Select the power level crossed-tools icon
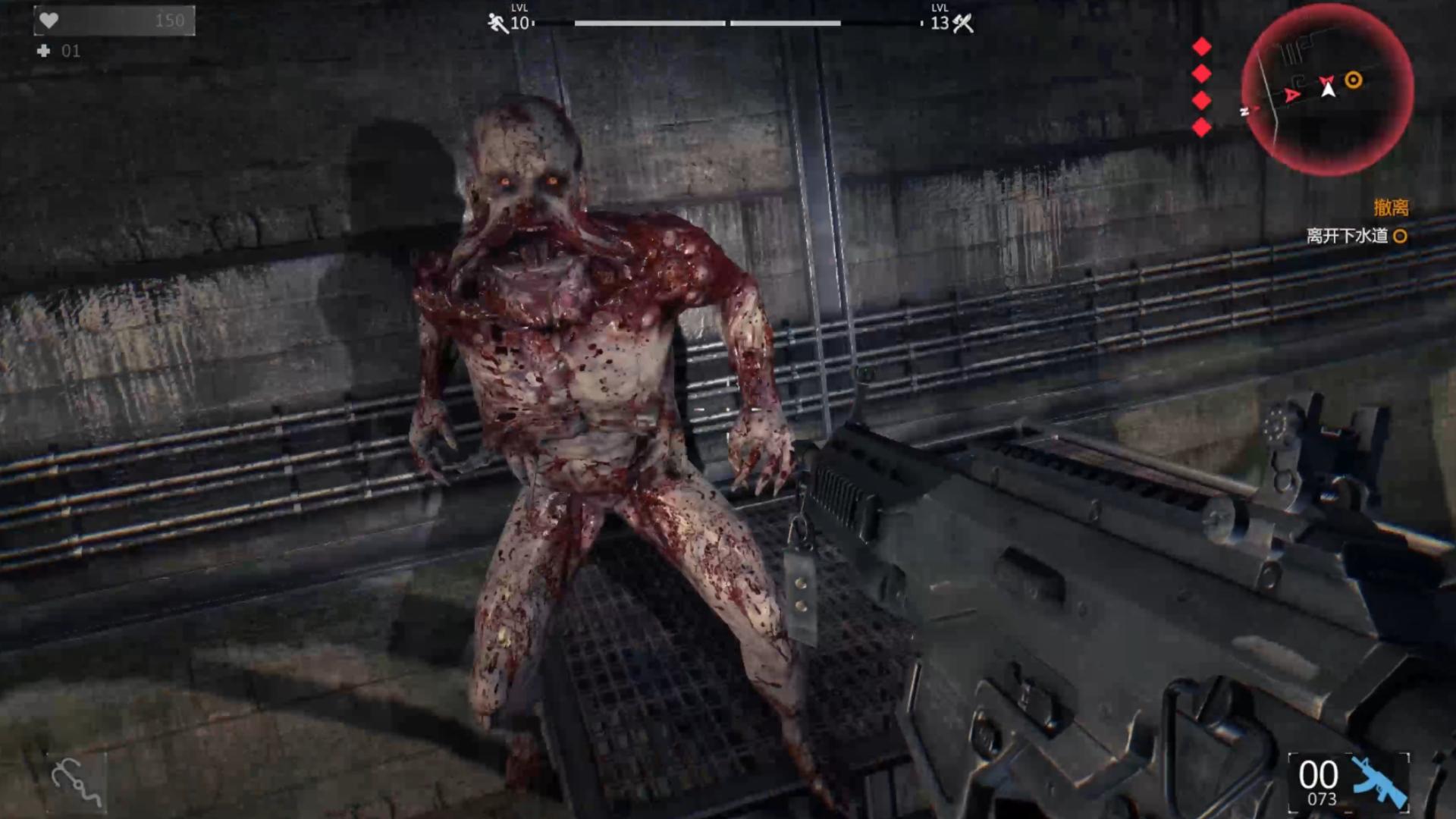Image resolution: width=1456 pixels, height=819 pixels. point(963,23)
